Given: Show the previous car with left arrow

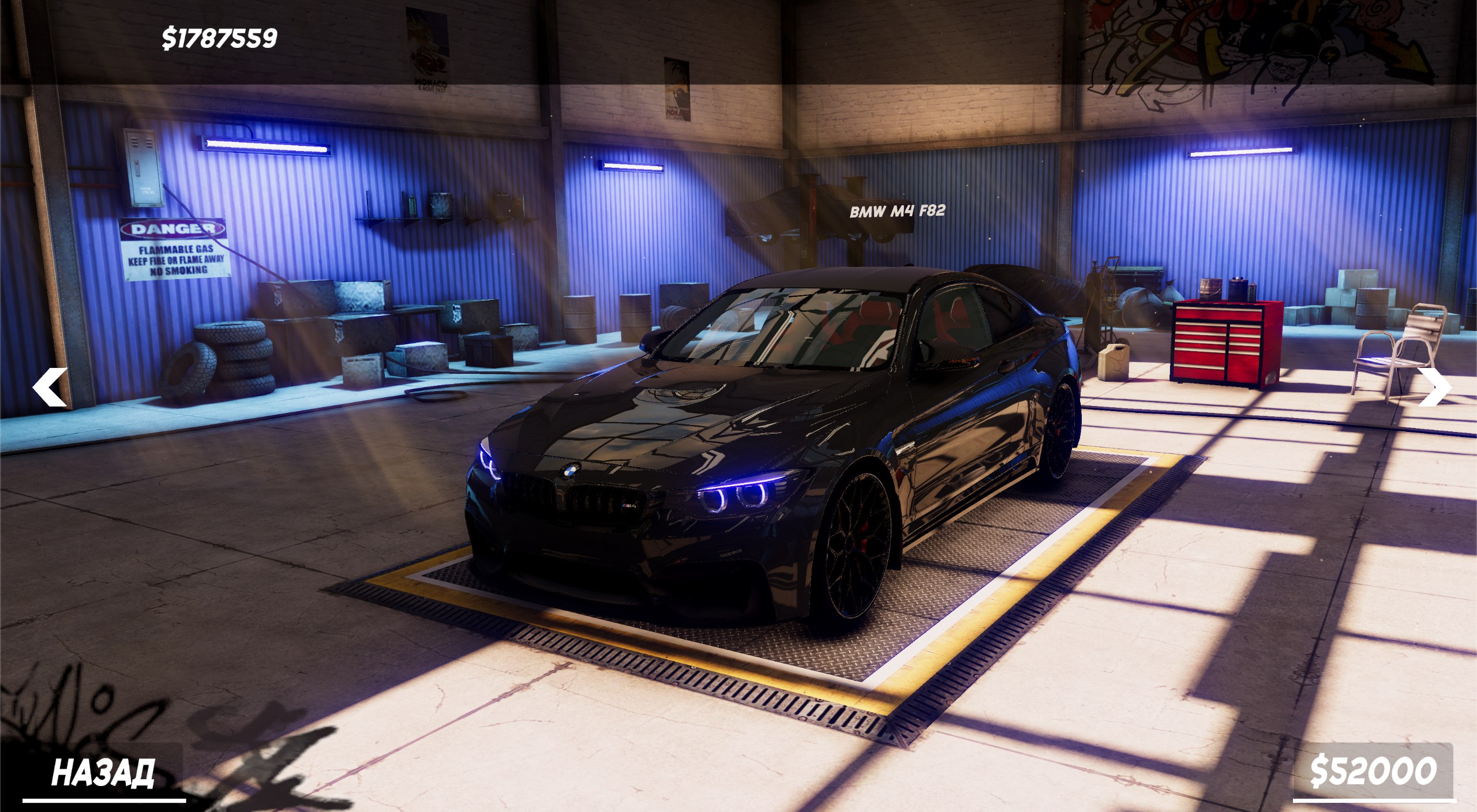Looking at the screenshot, I should point(50,387).
